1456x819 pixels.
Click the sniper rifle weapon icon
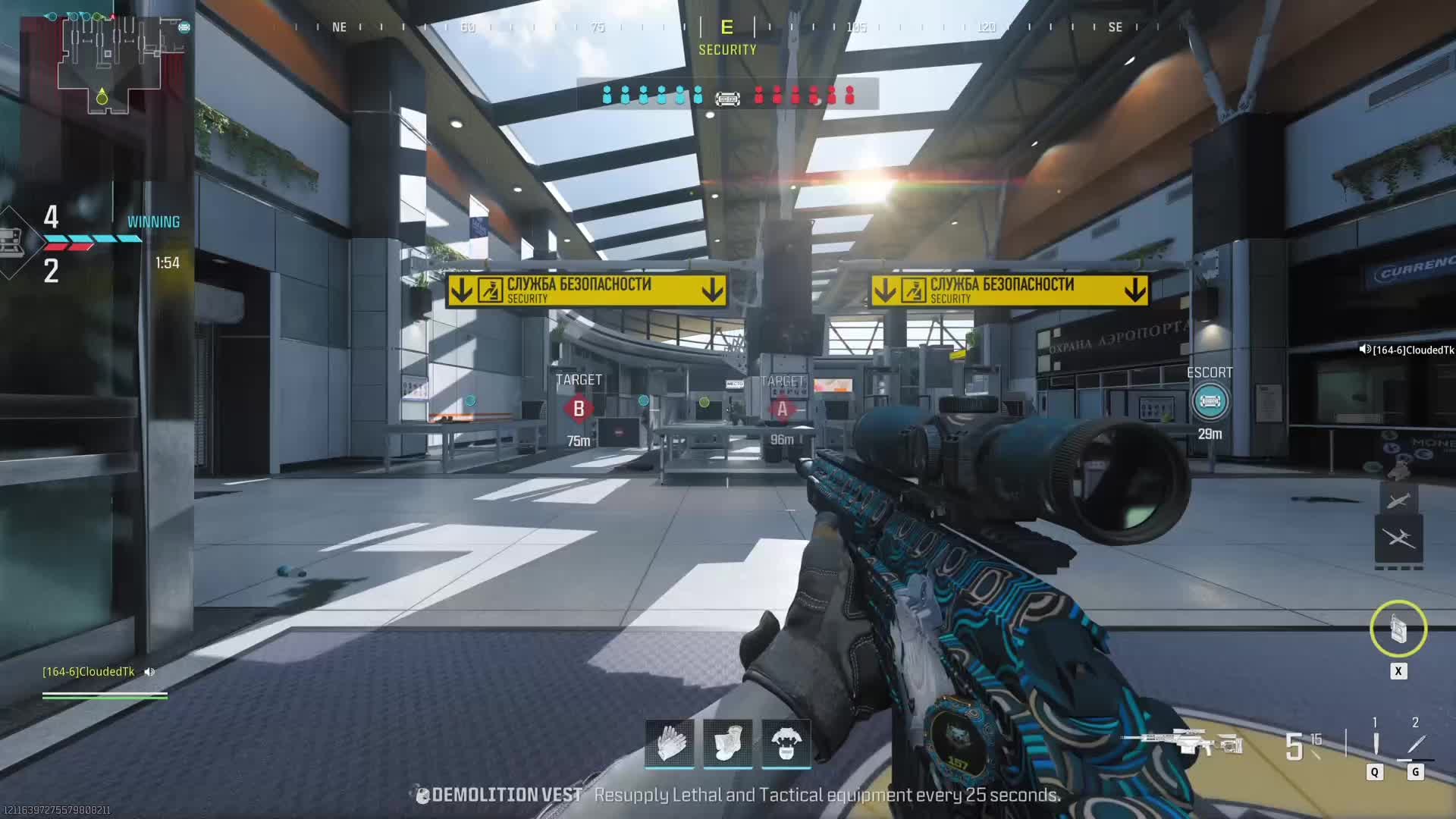pos(1181,742)
